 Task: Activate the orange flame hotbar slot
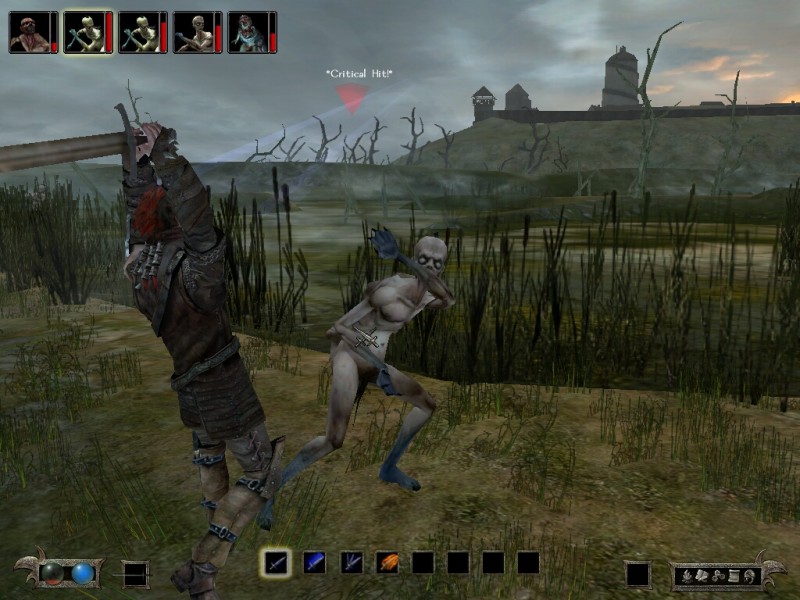tap(387, 563)
